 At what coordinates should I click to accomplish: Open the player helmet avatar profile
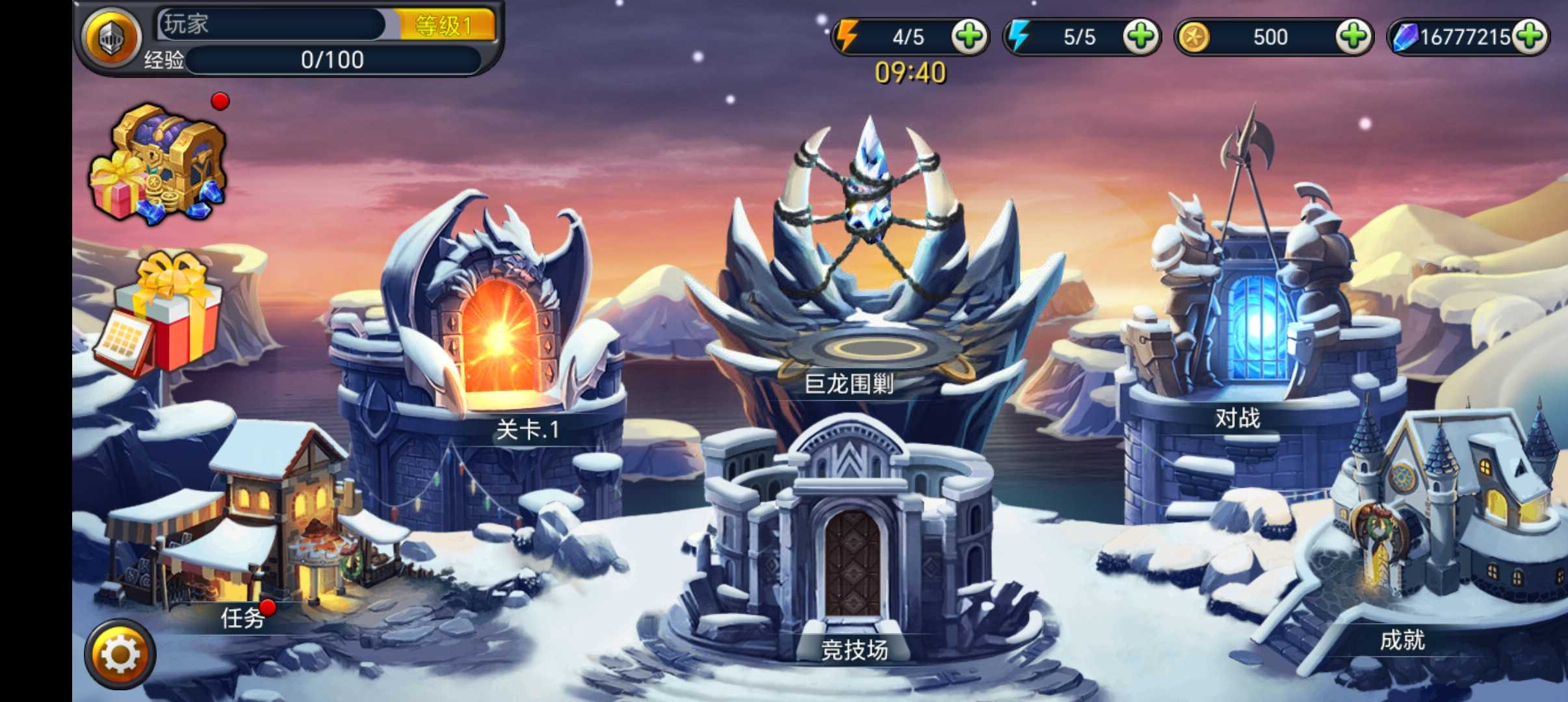(x=111, y=38)
